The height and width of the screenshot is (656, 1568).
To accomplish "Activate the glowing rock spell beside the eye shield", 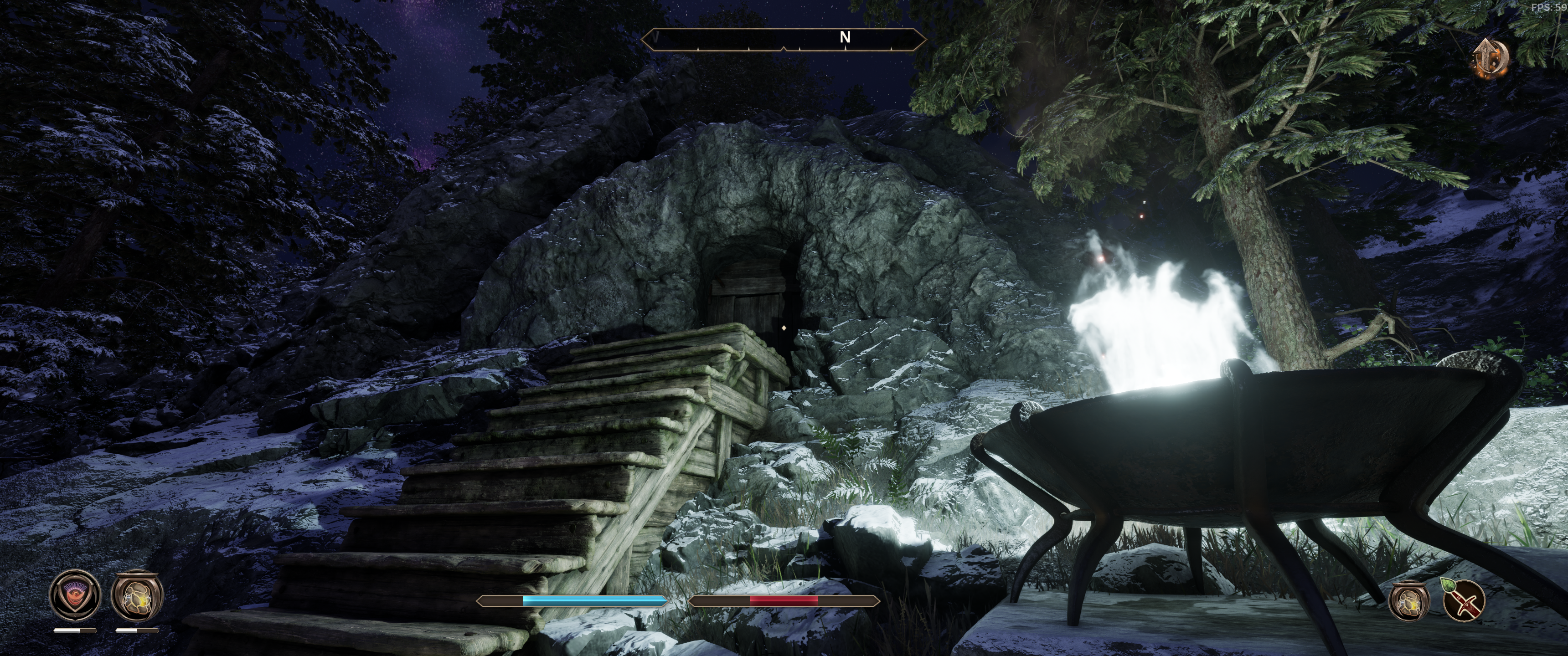I will [x=138, y=594].
